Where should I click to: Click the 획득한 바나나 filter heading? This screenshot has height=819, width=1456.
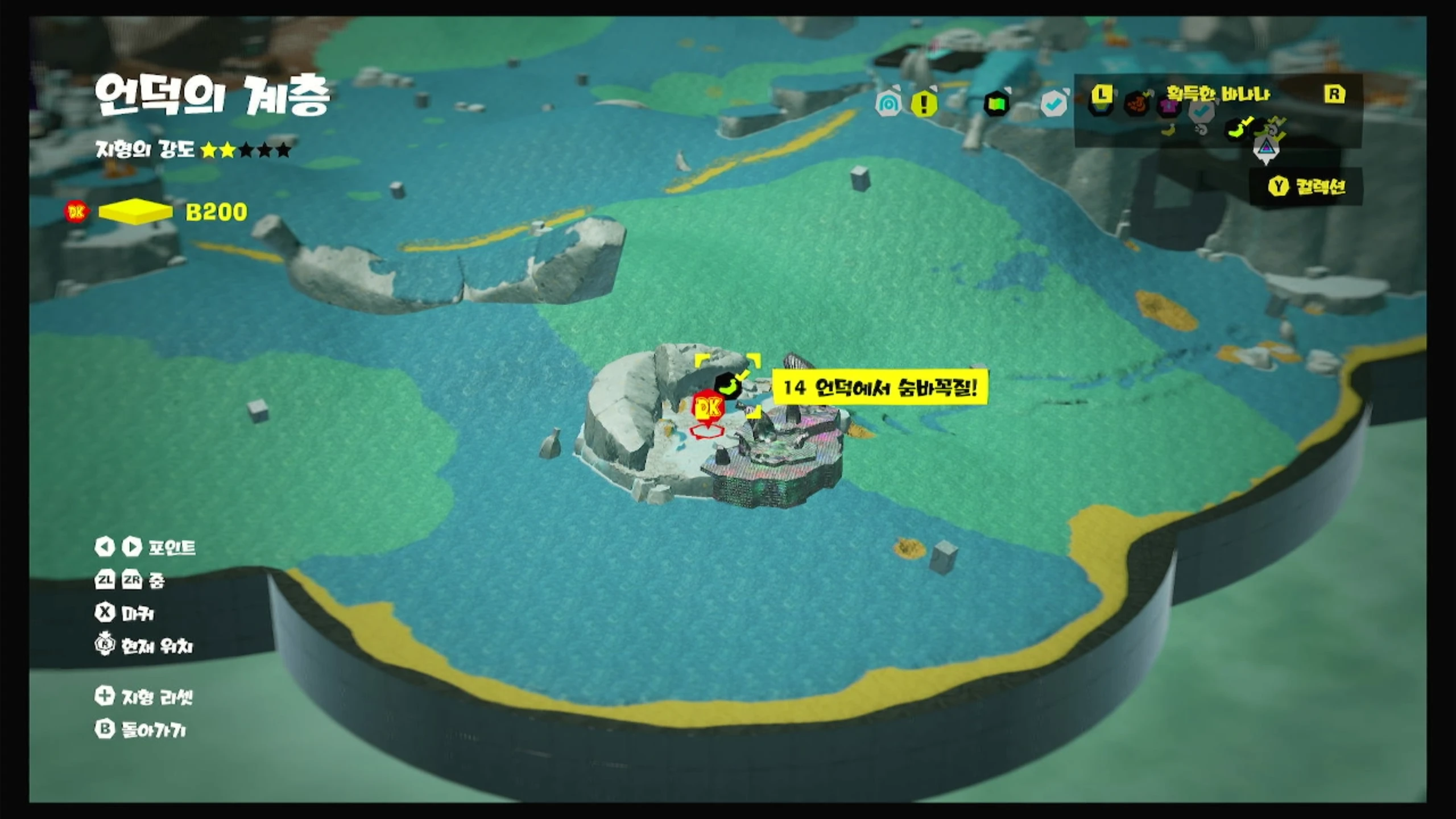1218,94
